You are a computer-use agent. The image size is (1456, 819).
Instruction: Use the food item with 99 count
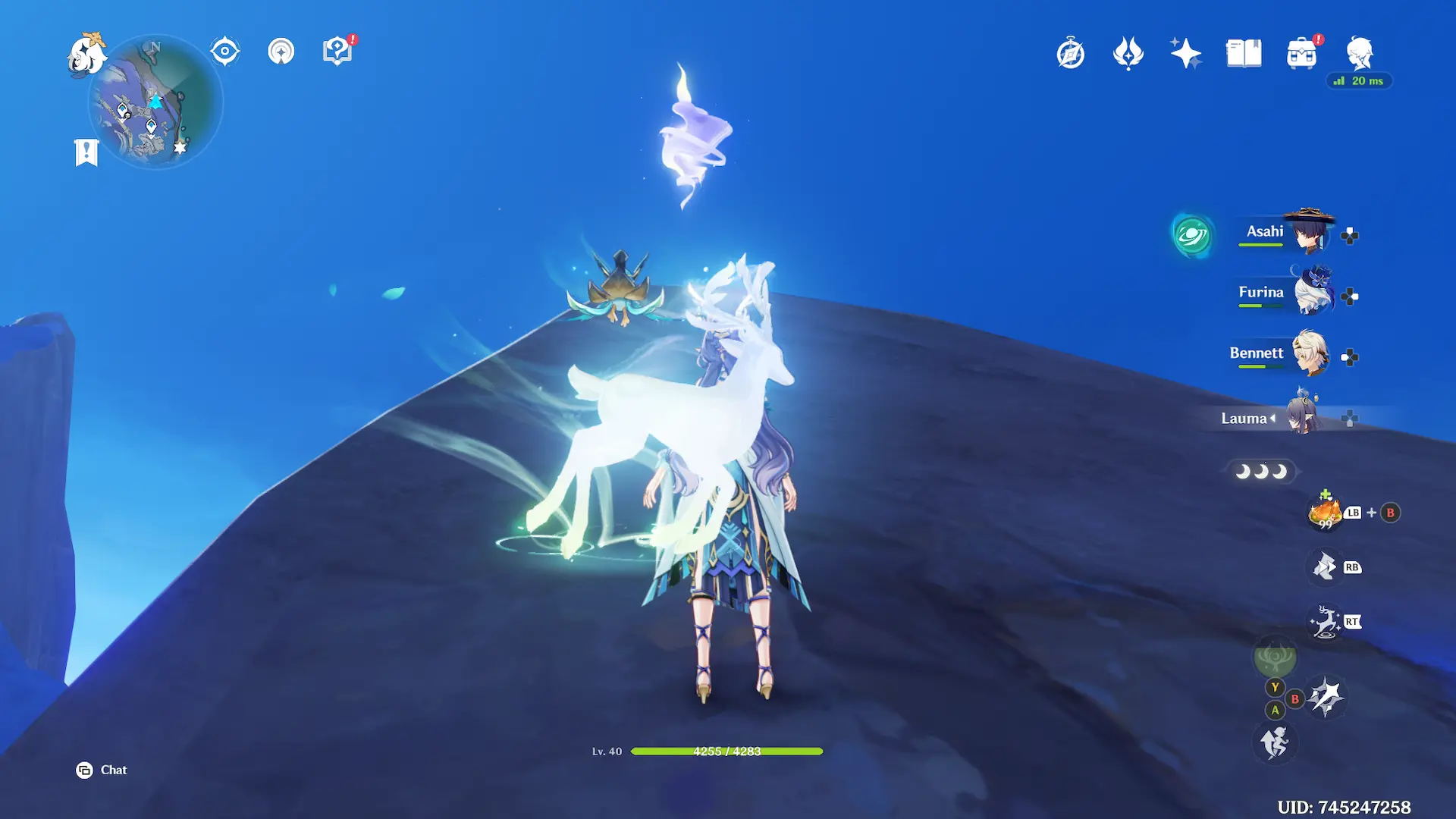pos(1325,513)
